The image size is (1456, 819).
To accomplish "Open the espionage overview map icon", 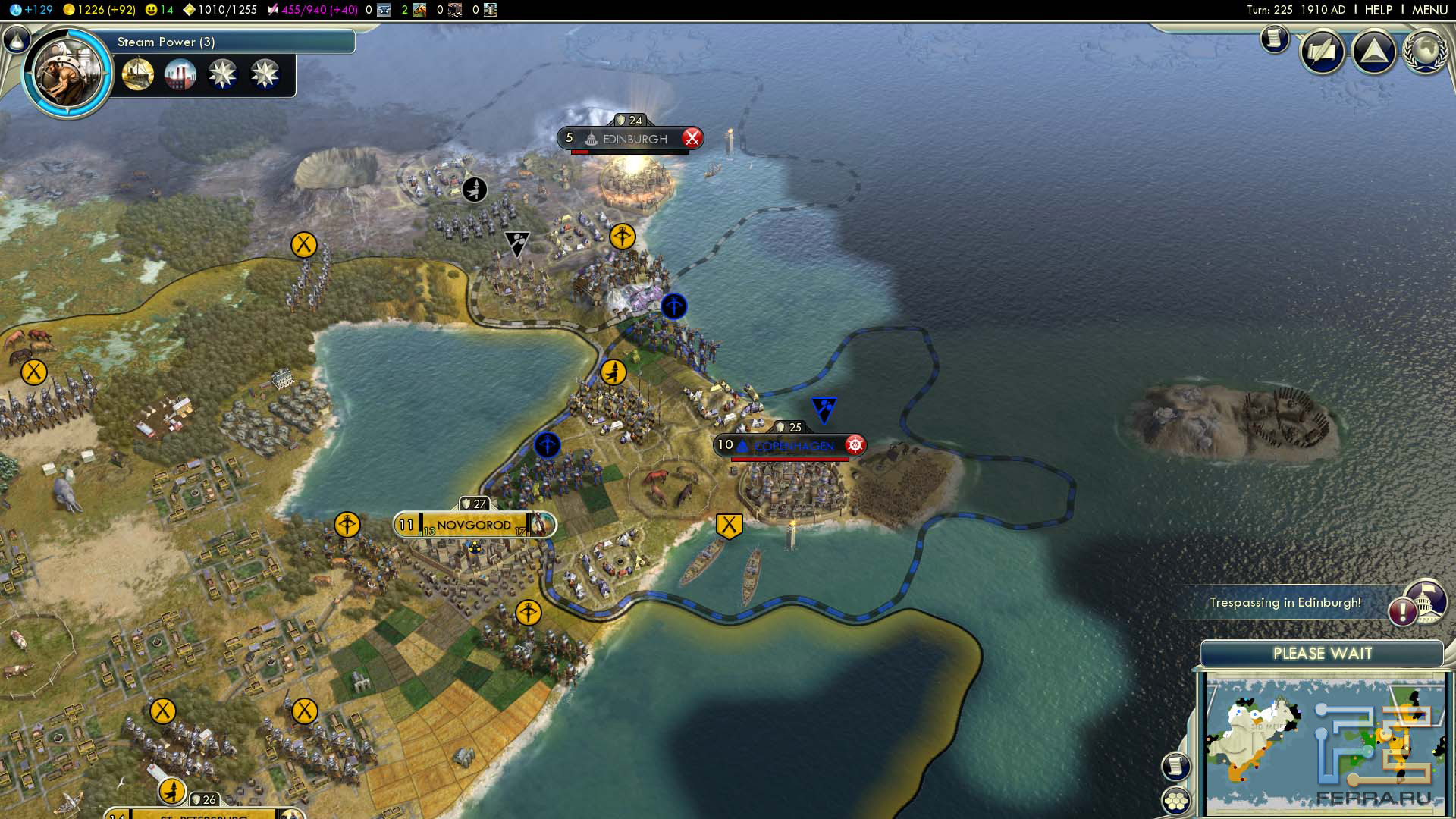I will tap(1323, 52).
